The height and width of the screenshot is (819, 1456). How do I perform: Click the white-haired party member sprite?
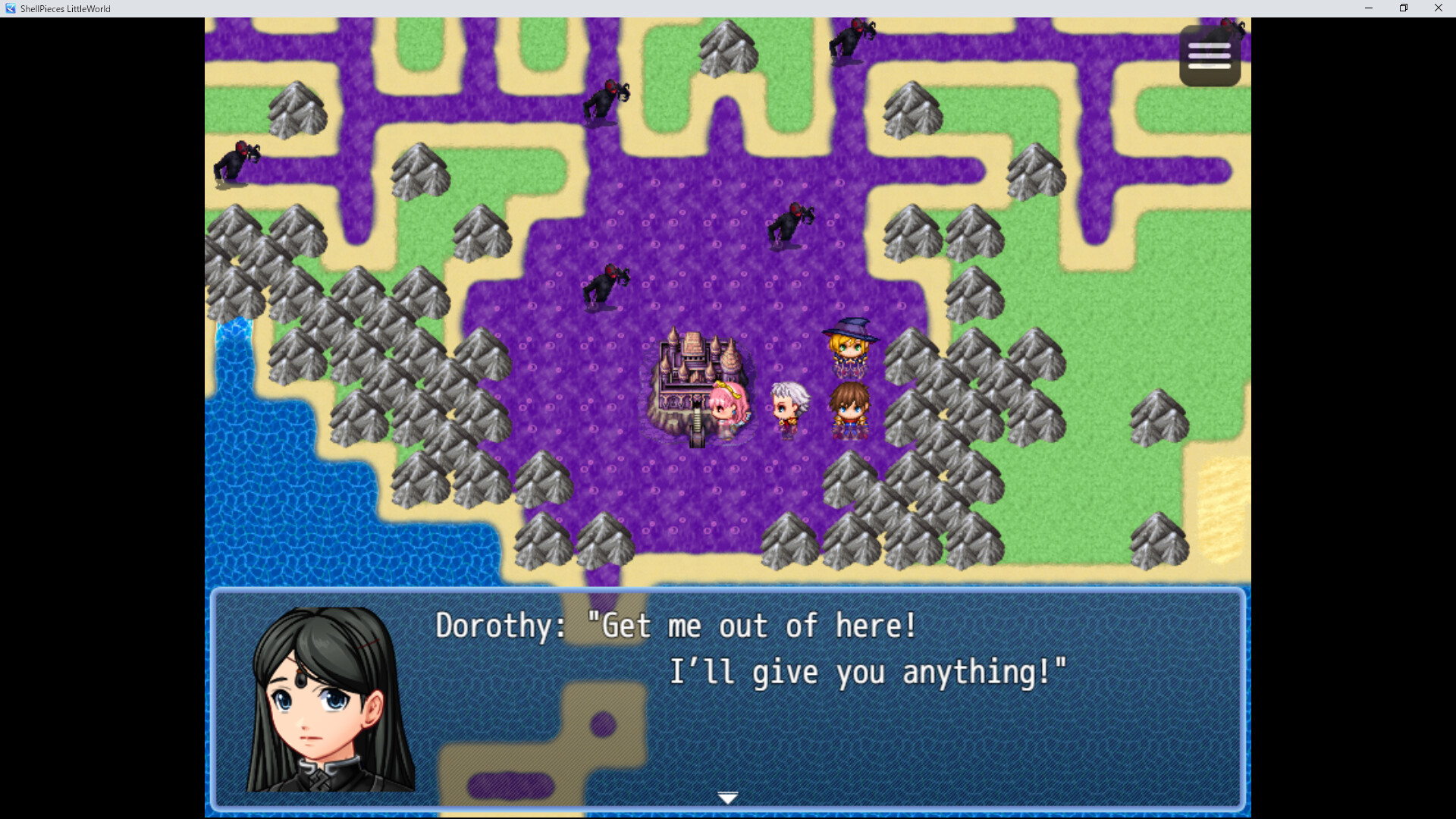click(789, 406)
